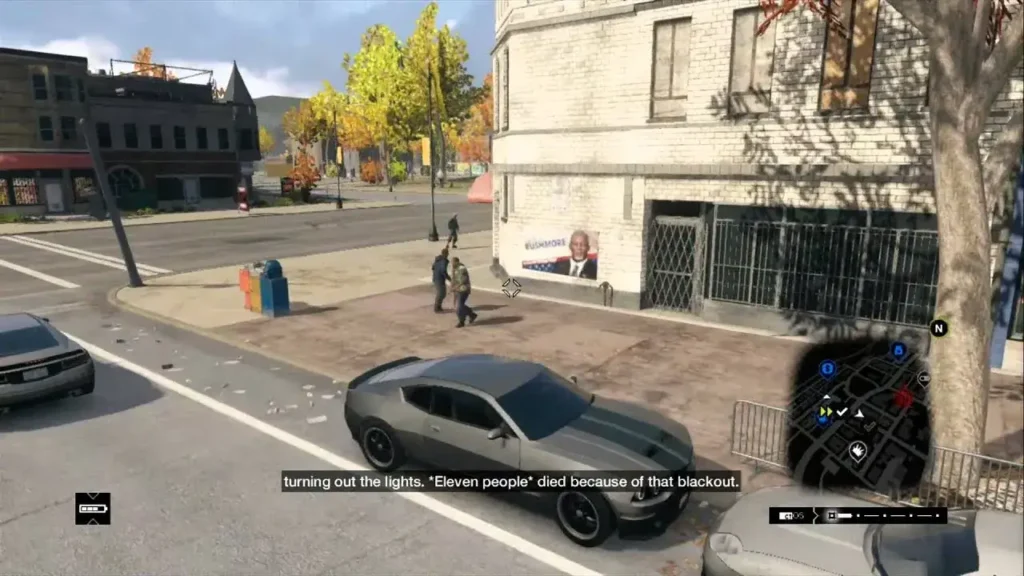Select the blue dollar-sign map marker
The height and width of the screenshot is (576, 1024).
tap(827, 369)
